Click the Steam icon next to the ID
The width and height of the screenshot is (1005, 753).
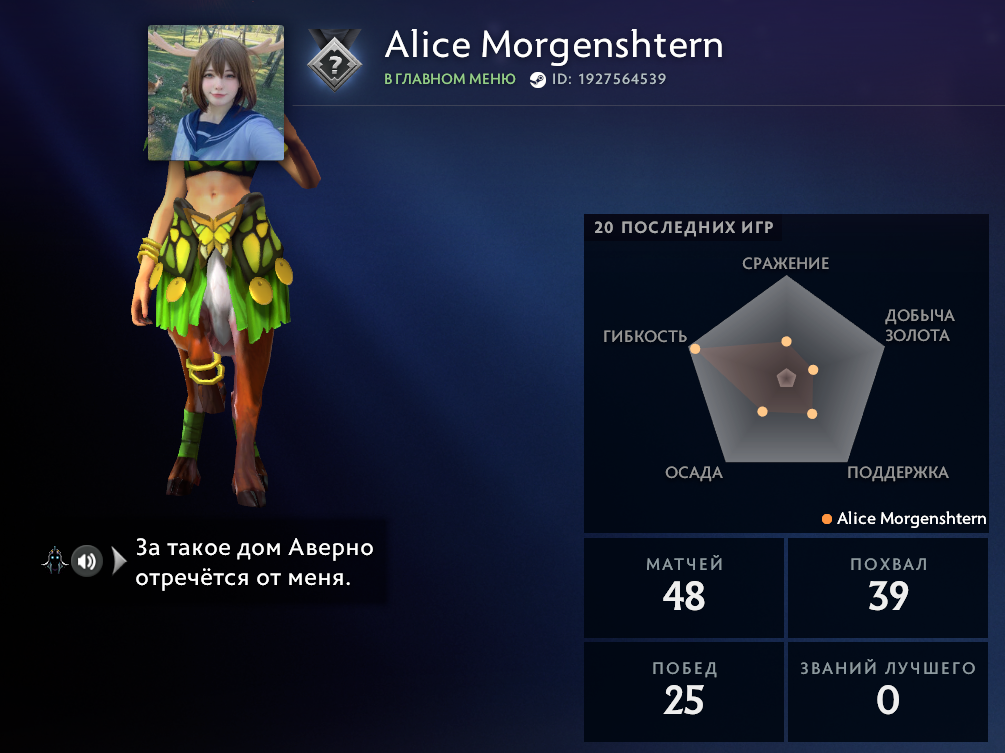(x=538, y=80)
